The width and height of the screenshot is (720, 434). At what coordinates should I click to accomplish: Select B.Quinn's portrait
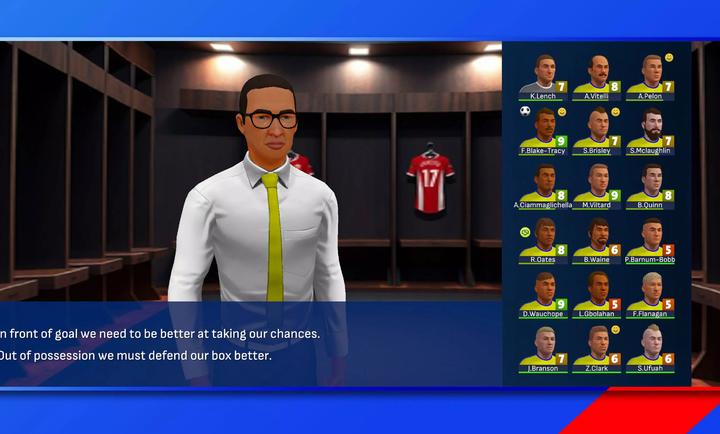point(650,184)
